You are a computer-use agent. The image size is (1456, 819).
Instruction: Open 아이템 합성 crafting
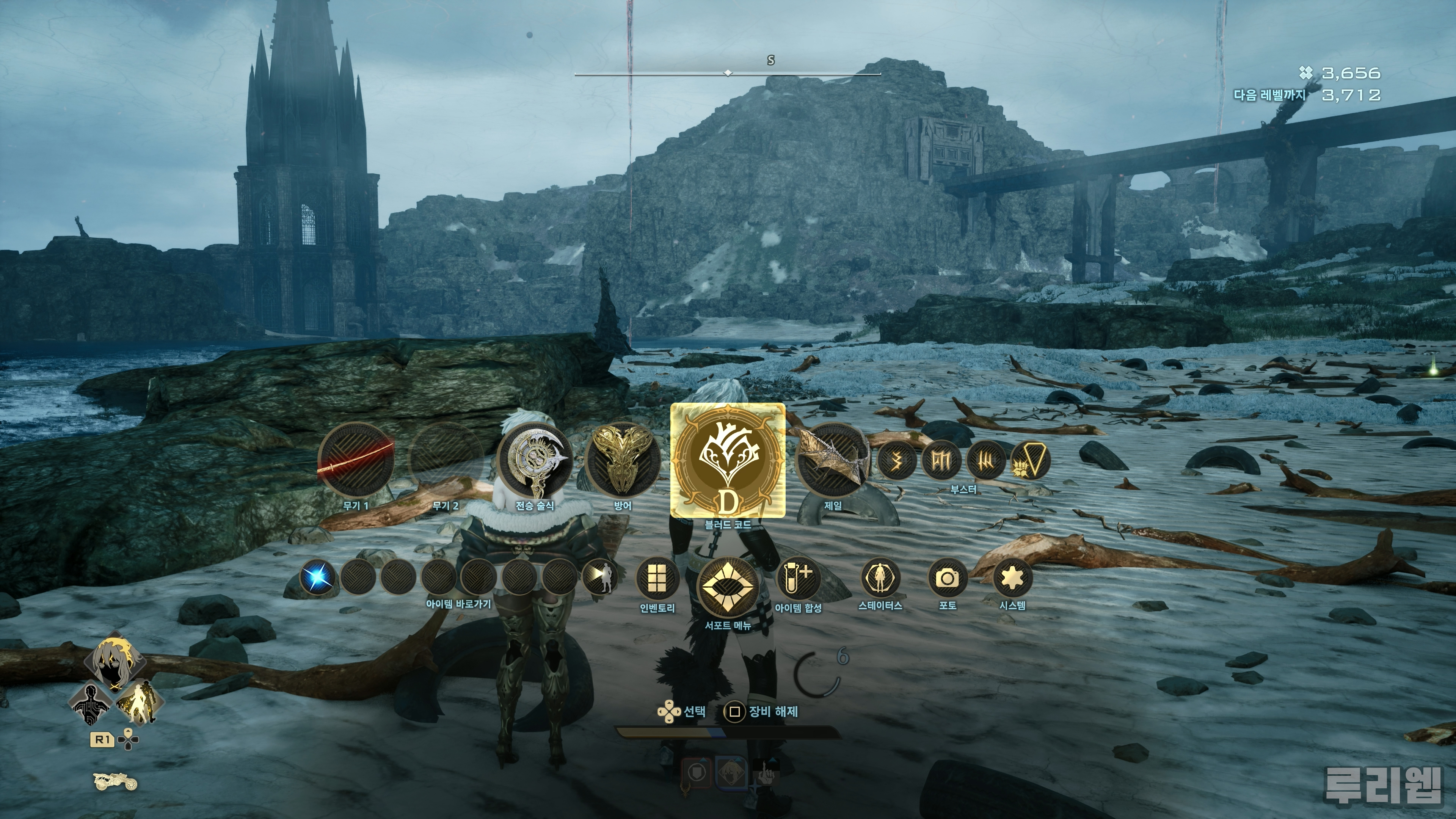[797, 578]
